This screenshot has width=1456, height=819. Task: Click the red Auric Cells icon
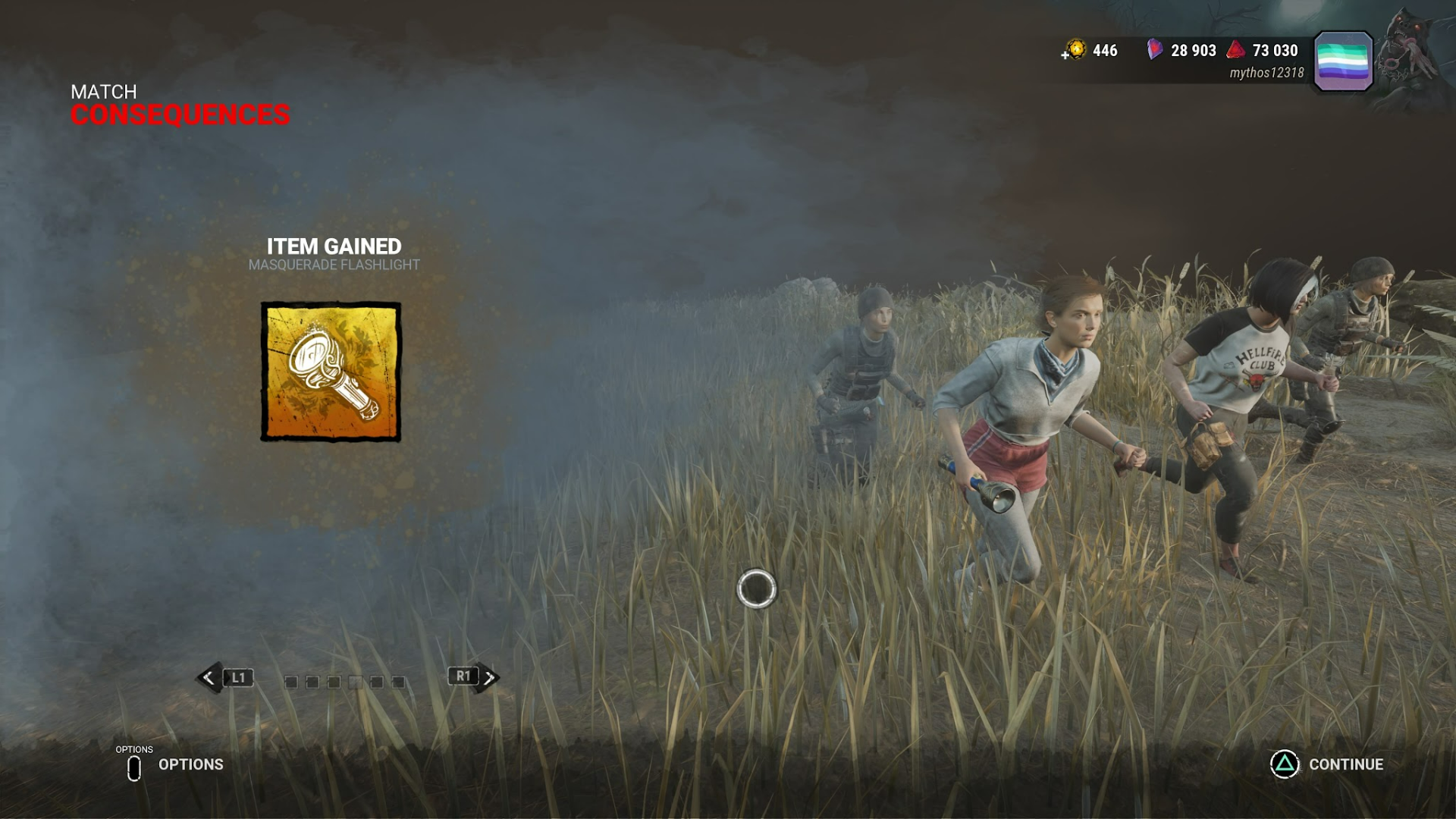click(x=1235, y=50)
